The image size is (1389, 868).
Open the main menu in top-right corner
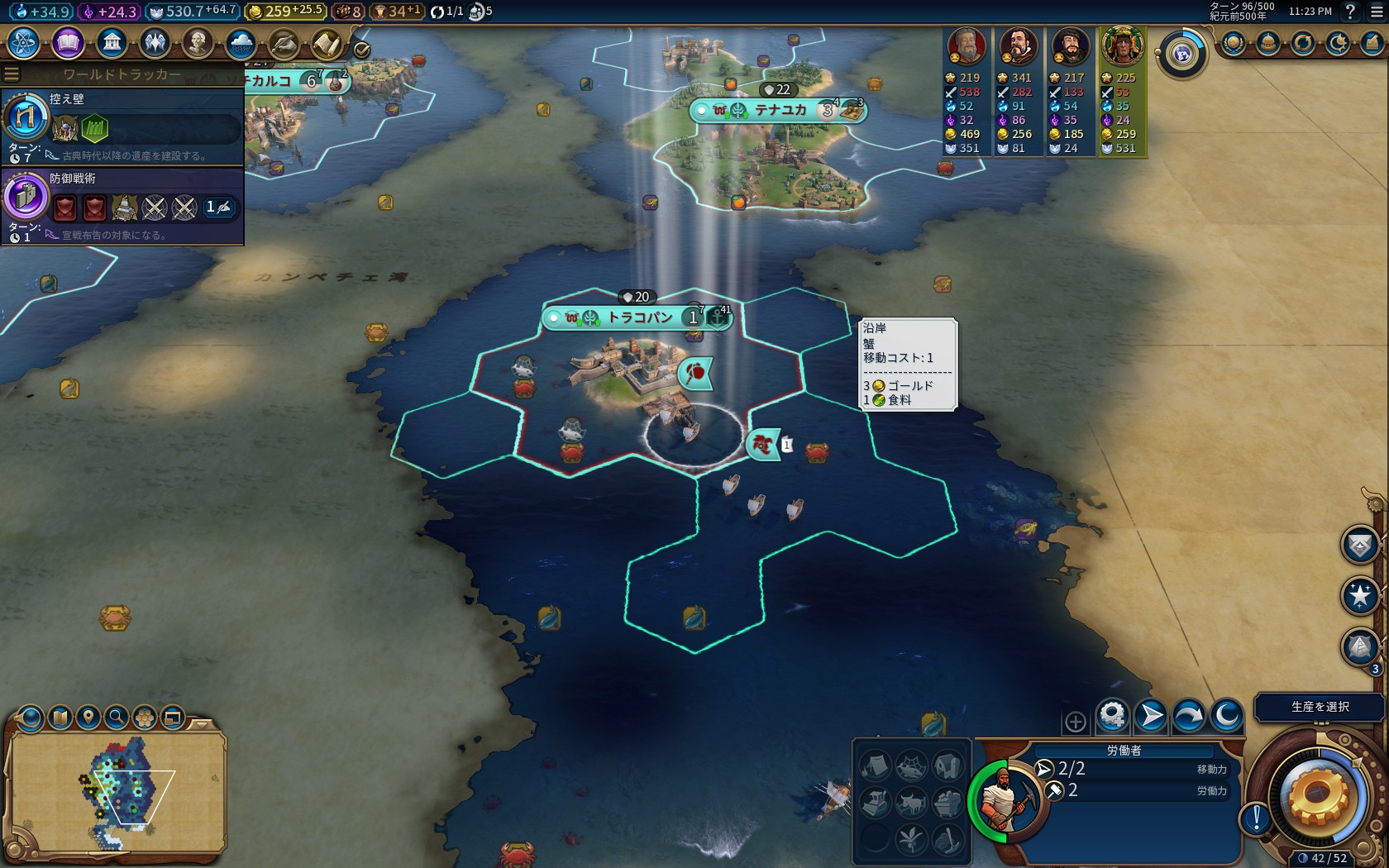click(1377, 12)
